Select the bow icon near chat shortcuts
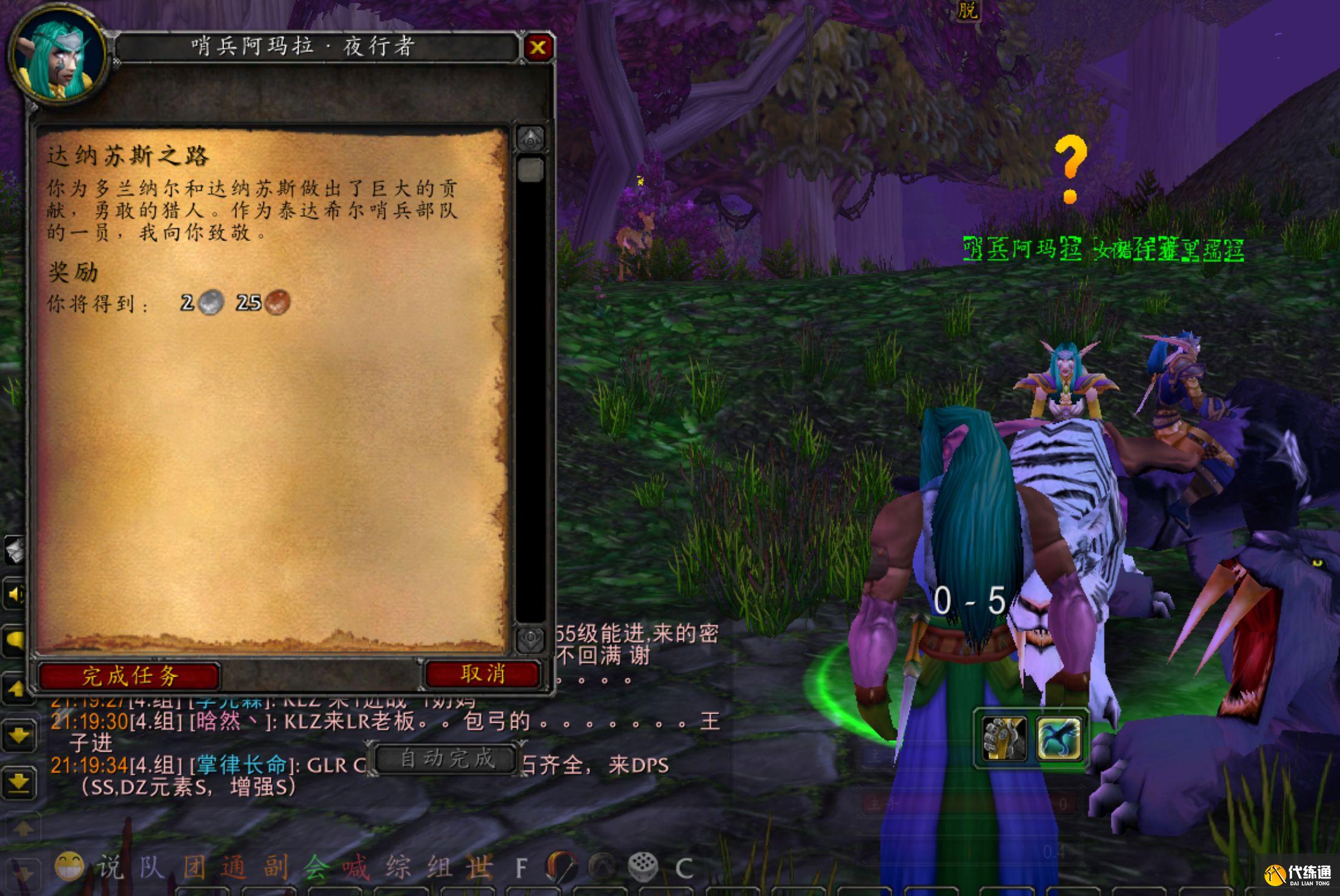This screenshot has height=896, width=1340. pos(559,866)
